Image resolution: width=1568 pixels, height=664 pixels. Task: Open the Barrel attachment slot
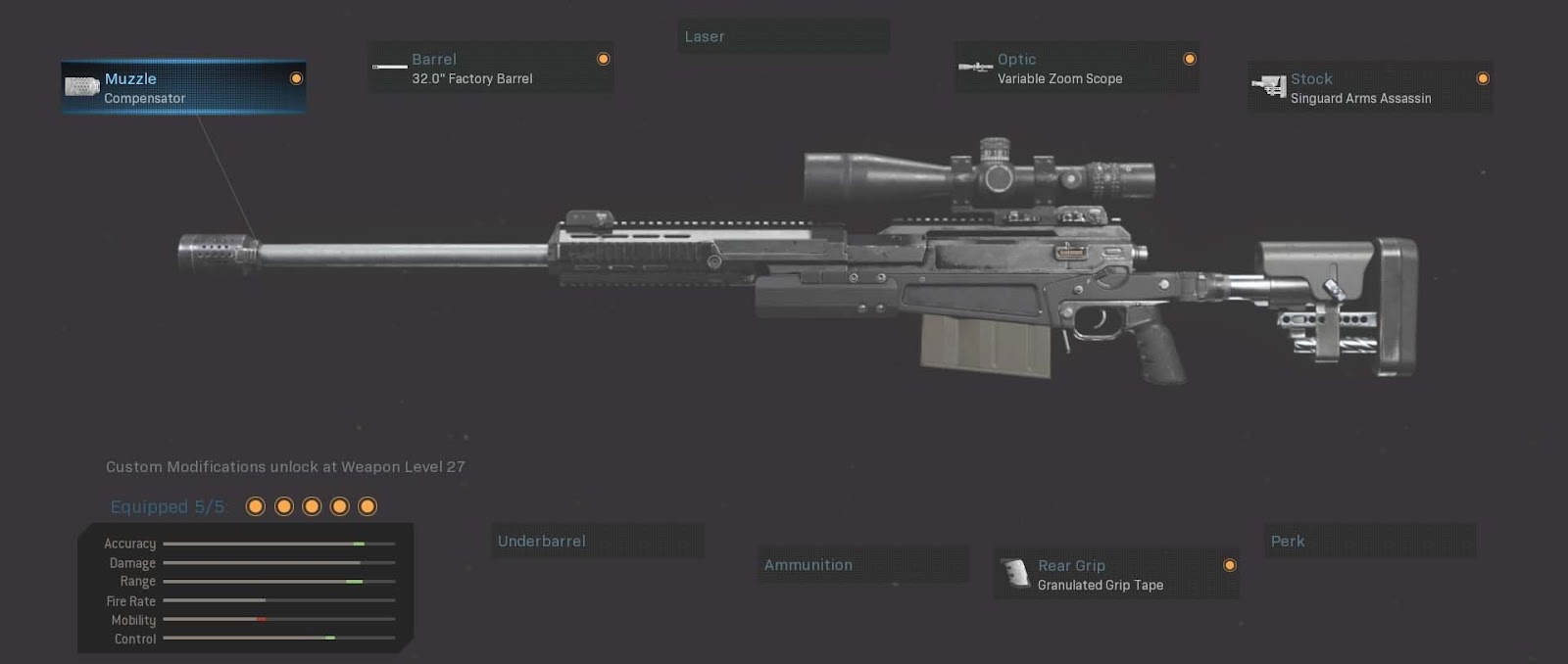pos(490,68)
